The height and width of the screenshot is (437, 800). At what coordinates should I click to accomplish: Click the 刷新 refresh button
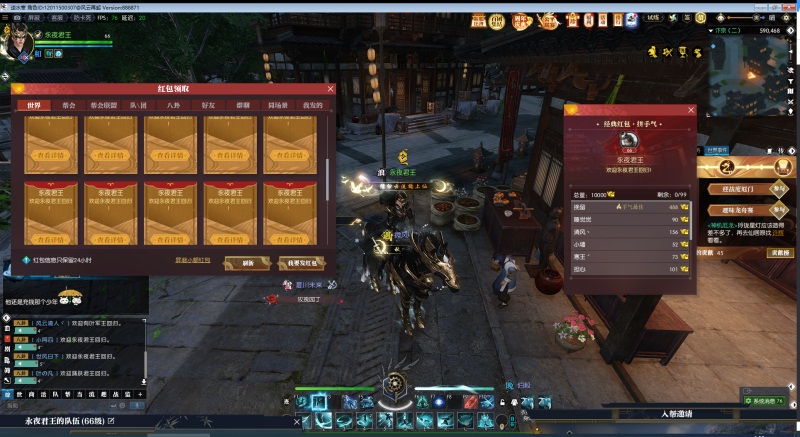click(x=248, y=263)
